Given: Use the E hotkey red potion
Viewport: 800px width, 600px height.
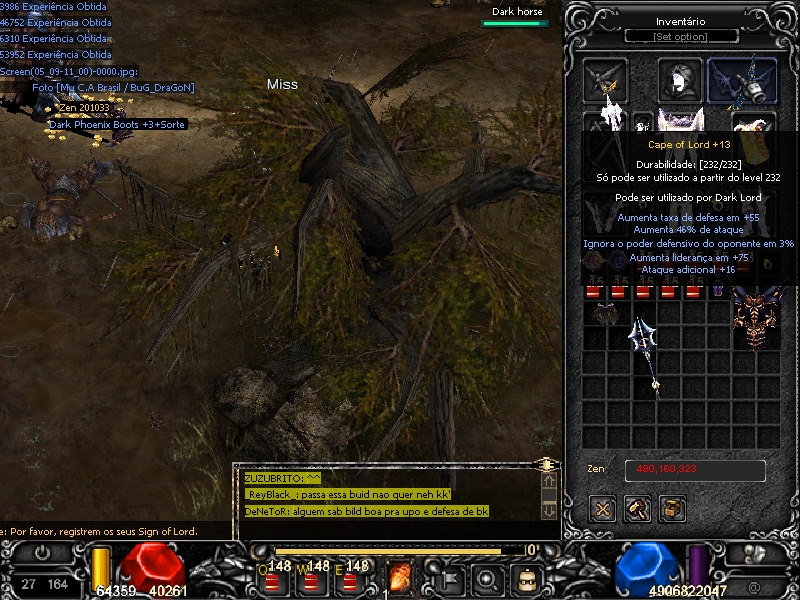Looking at the screenshot, I should (x=350, y=577).
